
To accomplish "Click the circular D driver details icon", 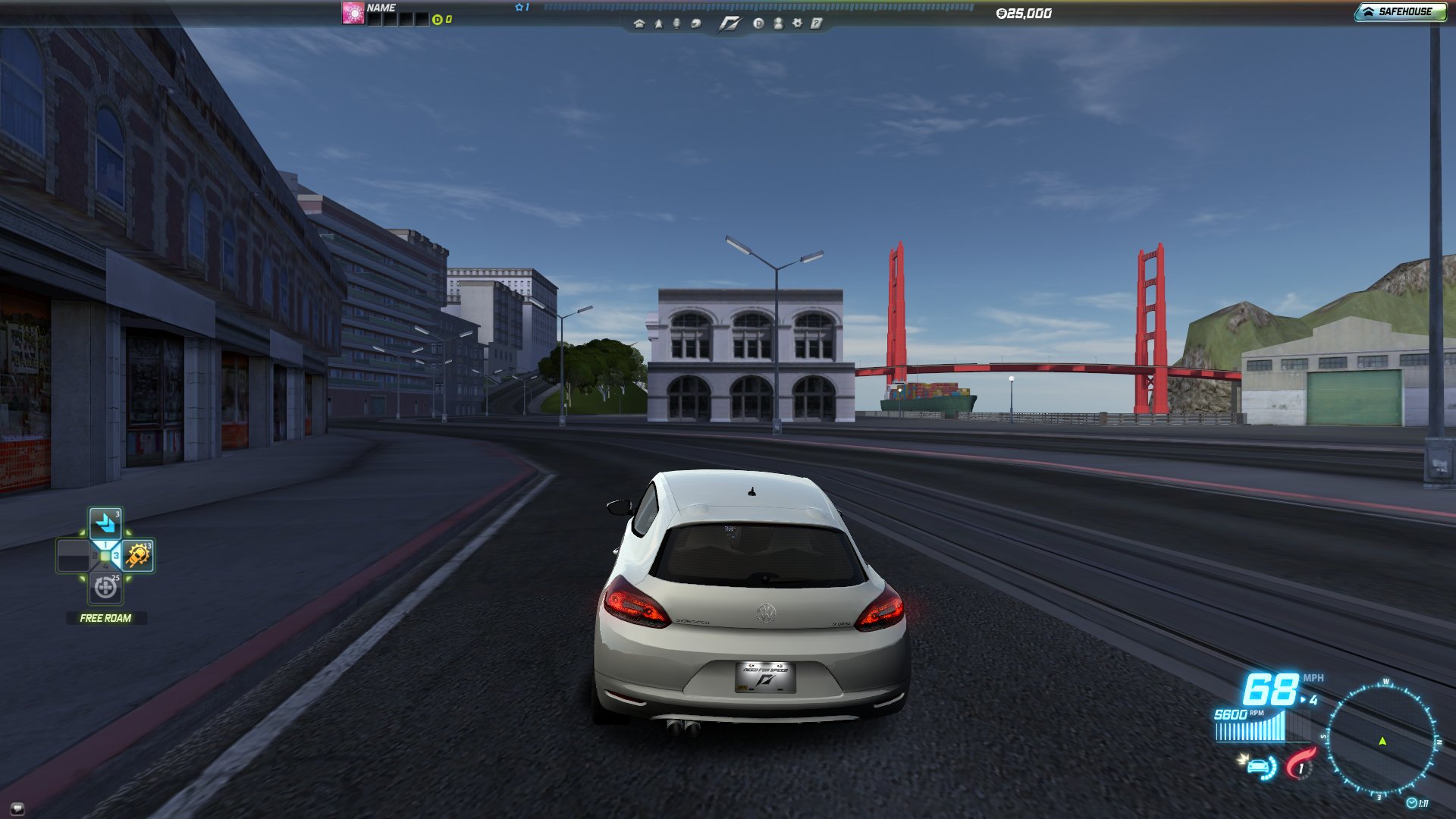I will [x=760, y=24].
